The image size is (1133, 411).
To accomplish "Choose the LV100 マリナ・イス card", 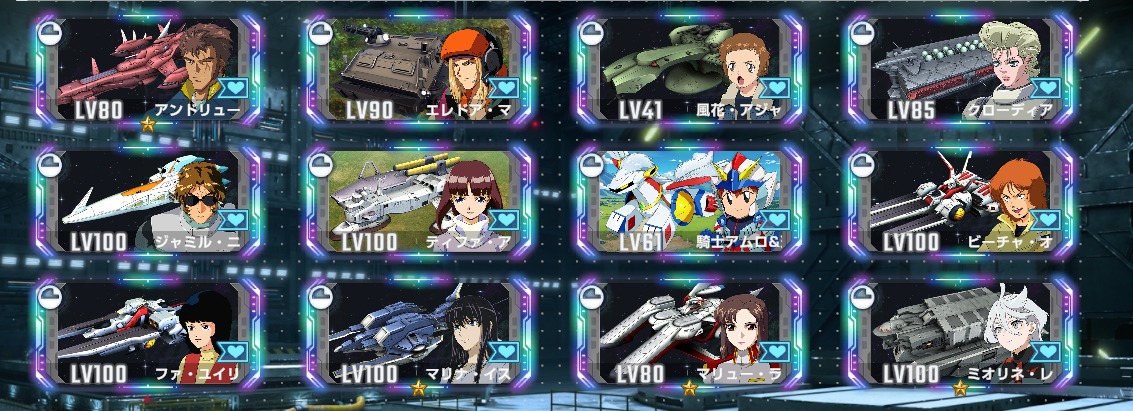I will (420, 332).
